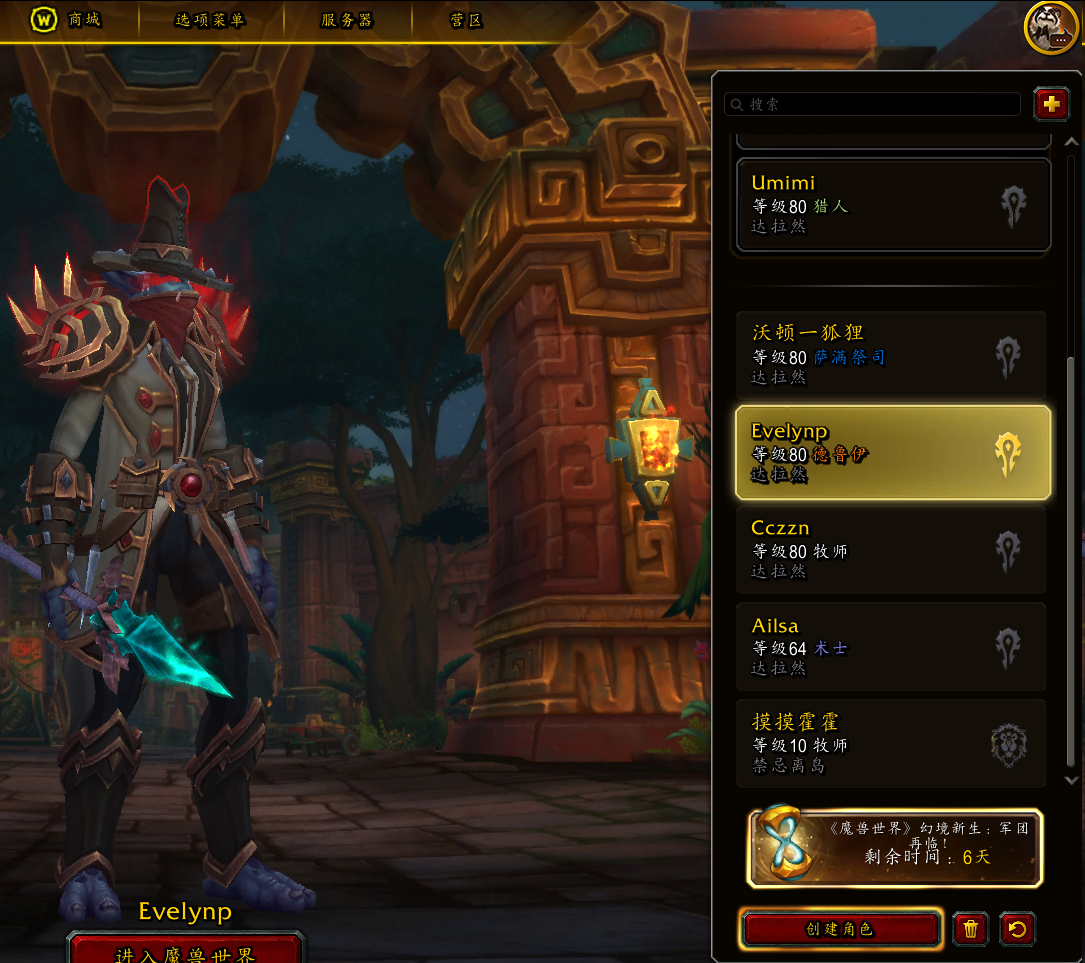Choose the shaman character 沃顿一狐狸
This screenshot has width=1085, height=963.
pos(891,354)
